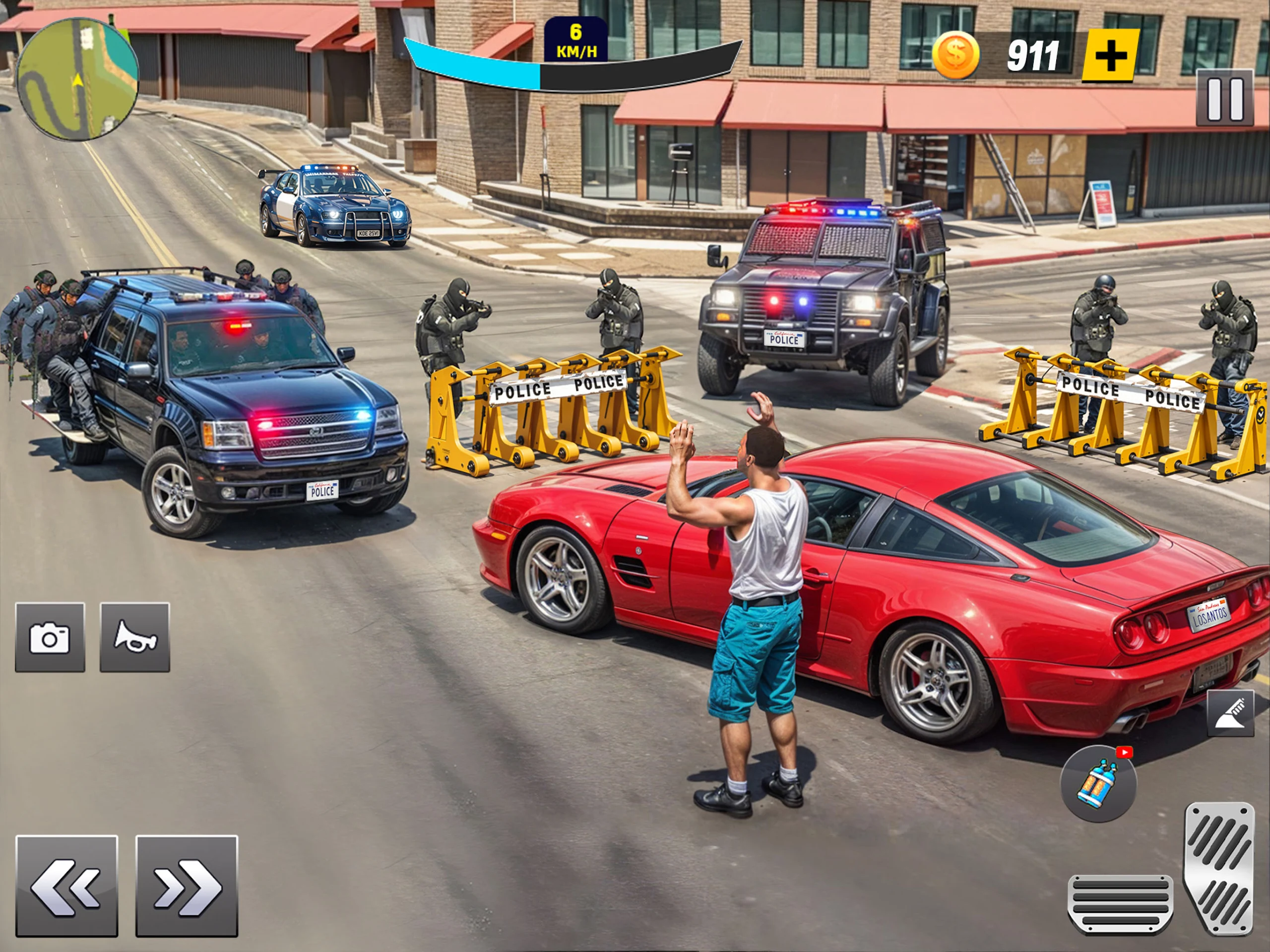Sound the horn button
Screen dimensions: 1270x952
point(135,637)
